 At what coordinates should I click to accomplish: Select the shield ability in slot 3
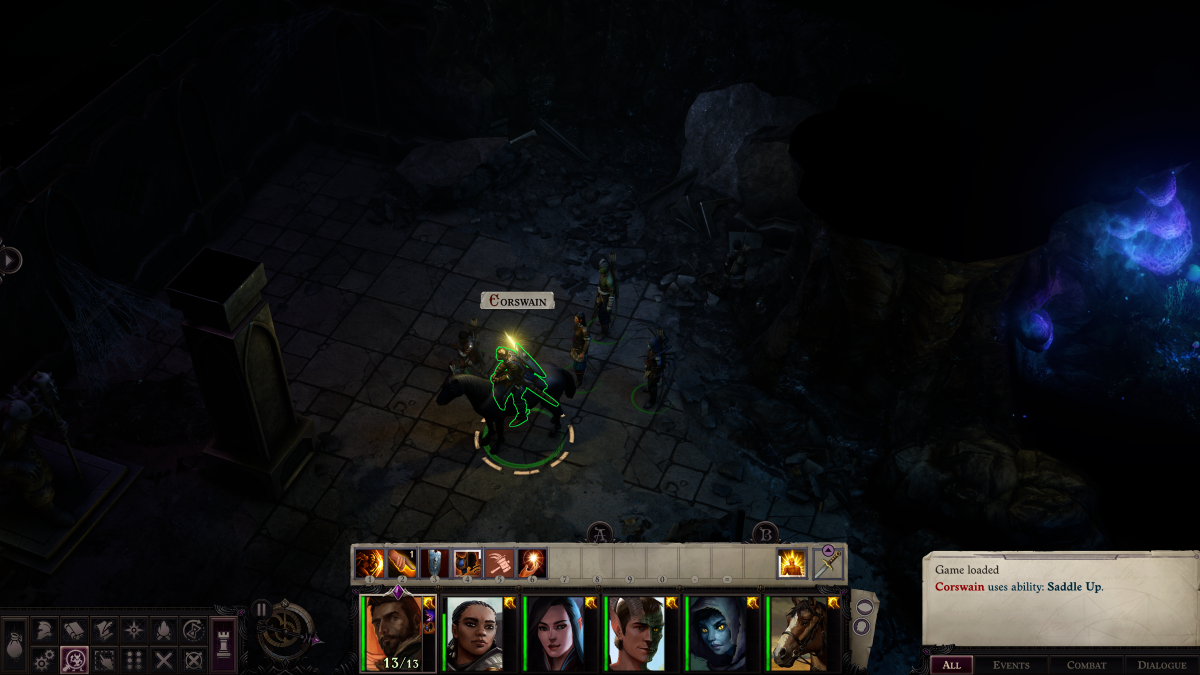[x=435, y=564]
